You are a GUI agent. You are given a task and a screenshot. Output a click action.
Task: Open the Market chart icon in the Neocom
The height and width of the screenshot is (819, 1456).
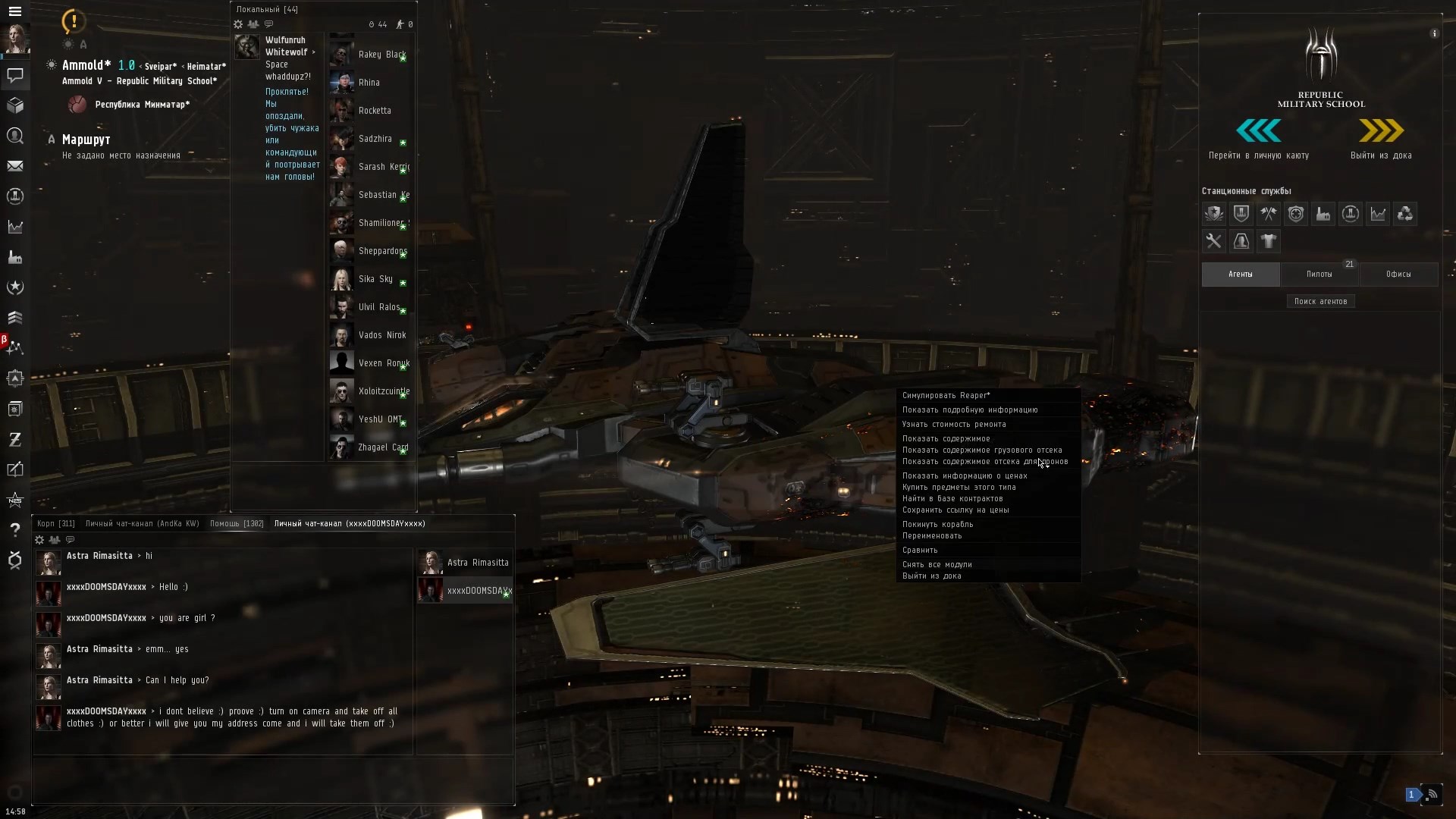pos(15,227)
